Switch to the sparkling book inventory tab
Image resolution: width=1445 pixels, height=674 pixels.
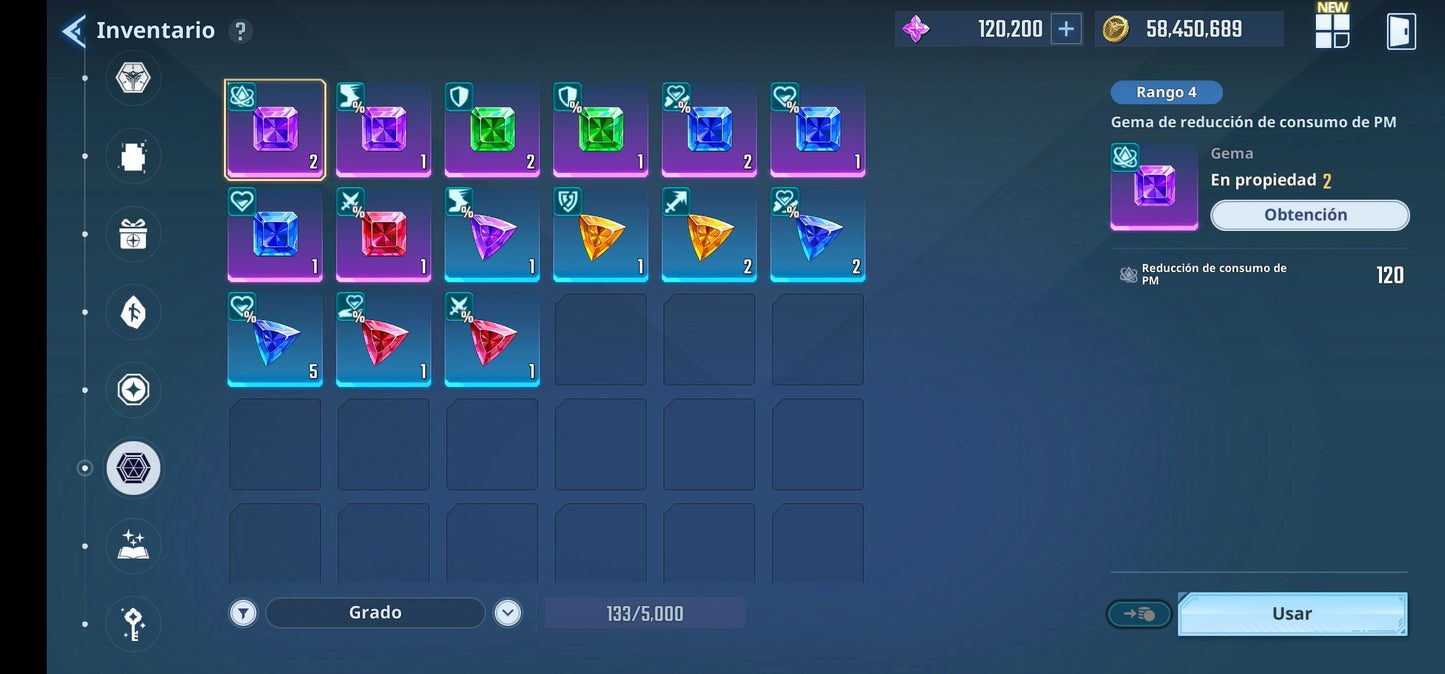(133, 546)
